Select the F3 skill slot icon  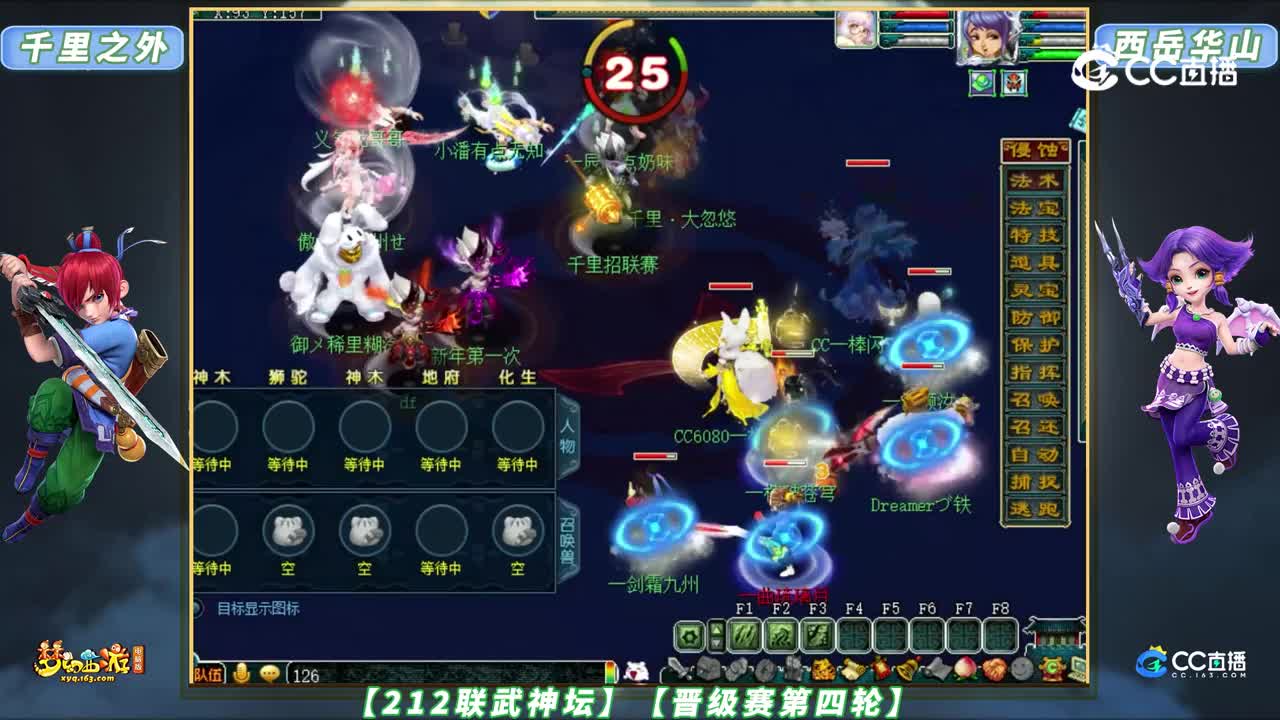tap(819, 635)
